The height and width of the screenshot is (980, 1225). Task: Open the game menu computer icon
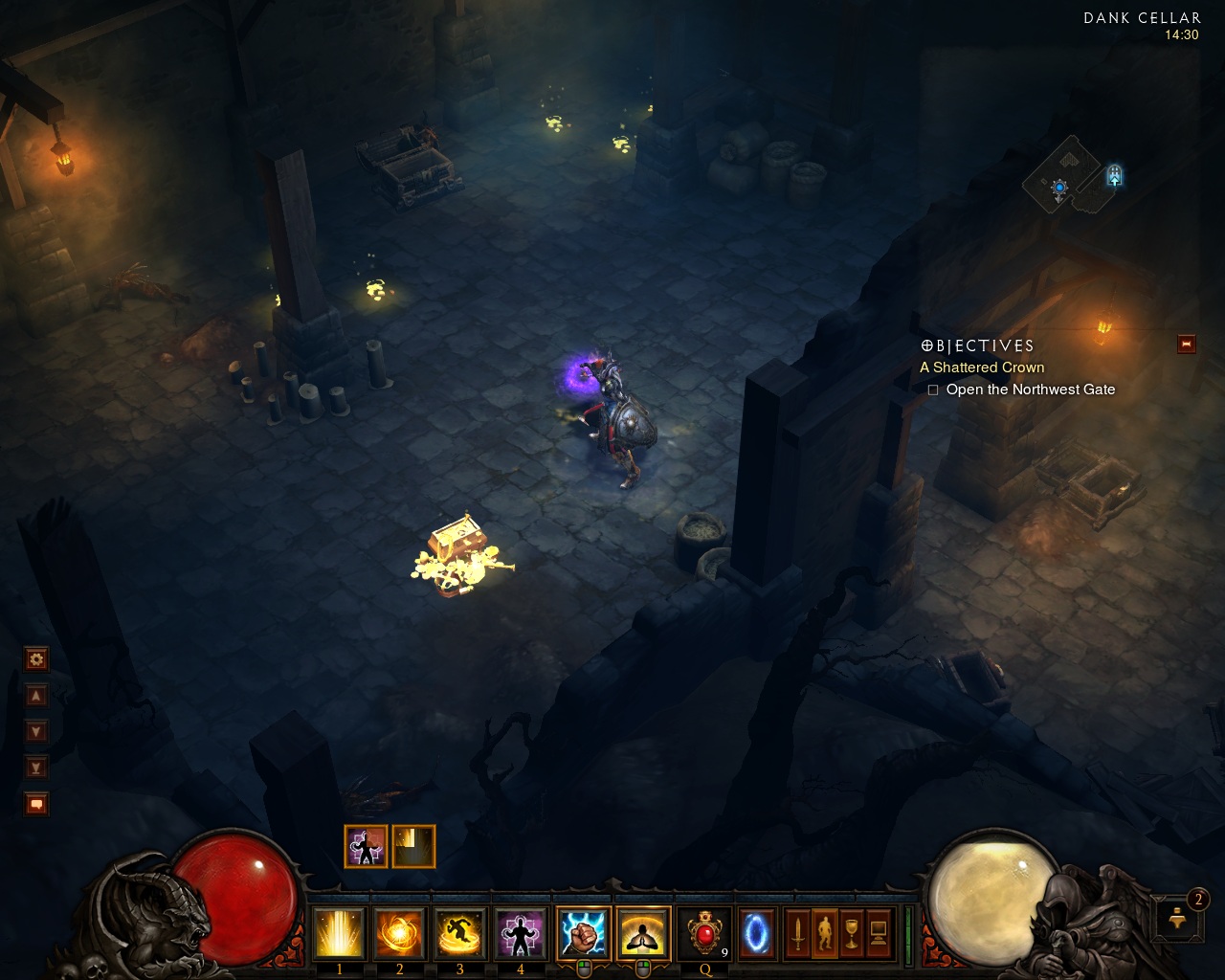[878, 933]
